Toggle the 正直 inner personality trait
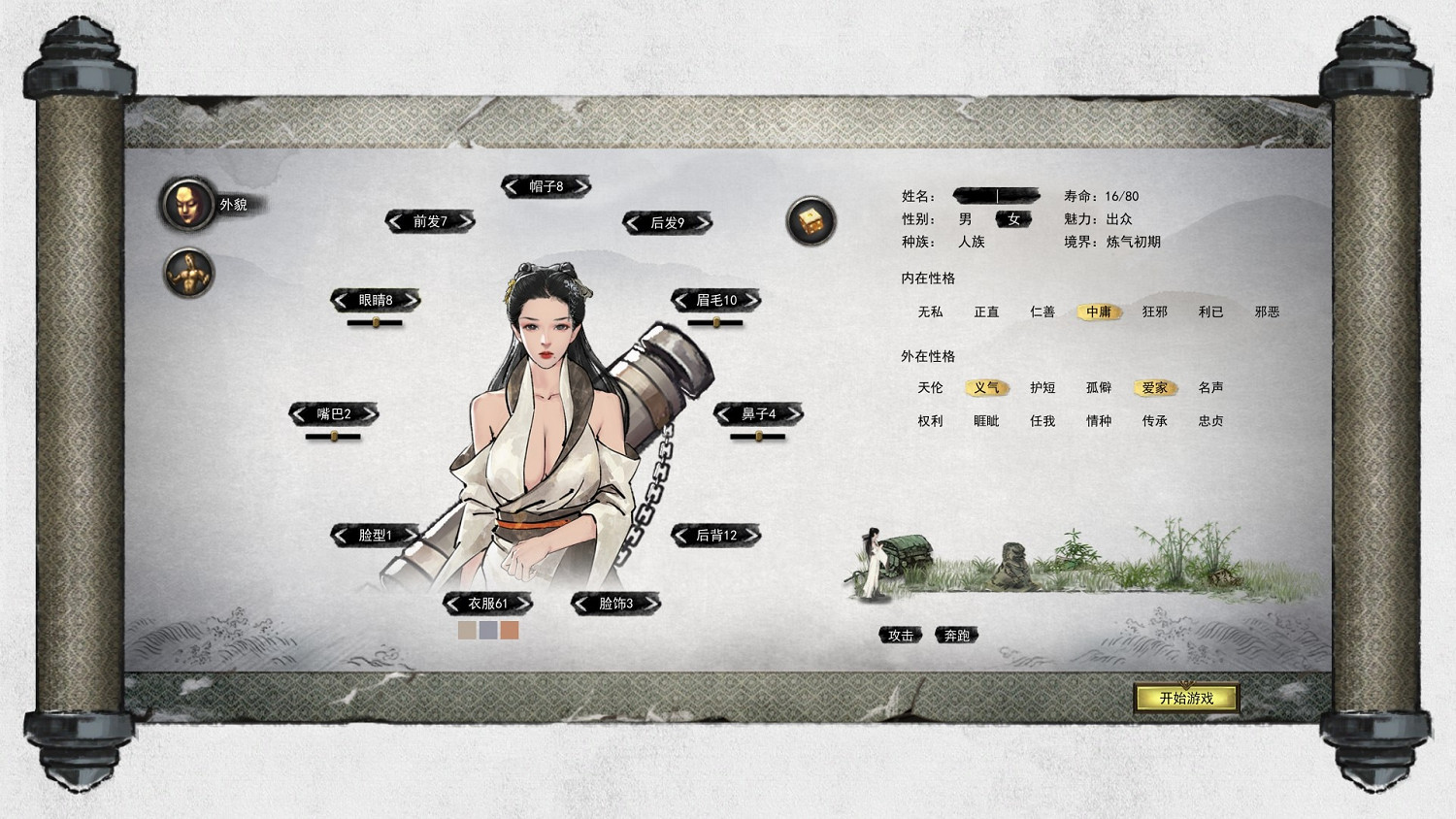 click(986, 311)
